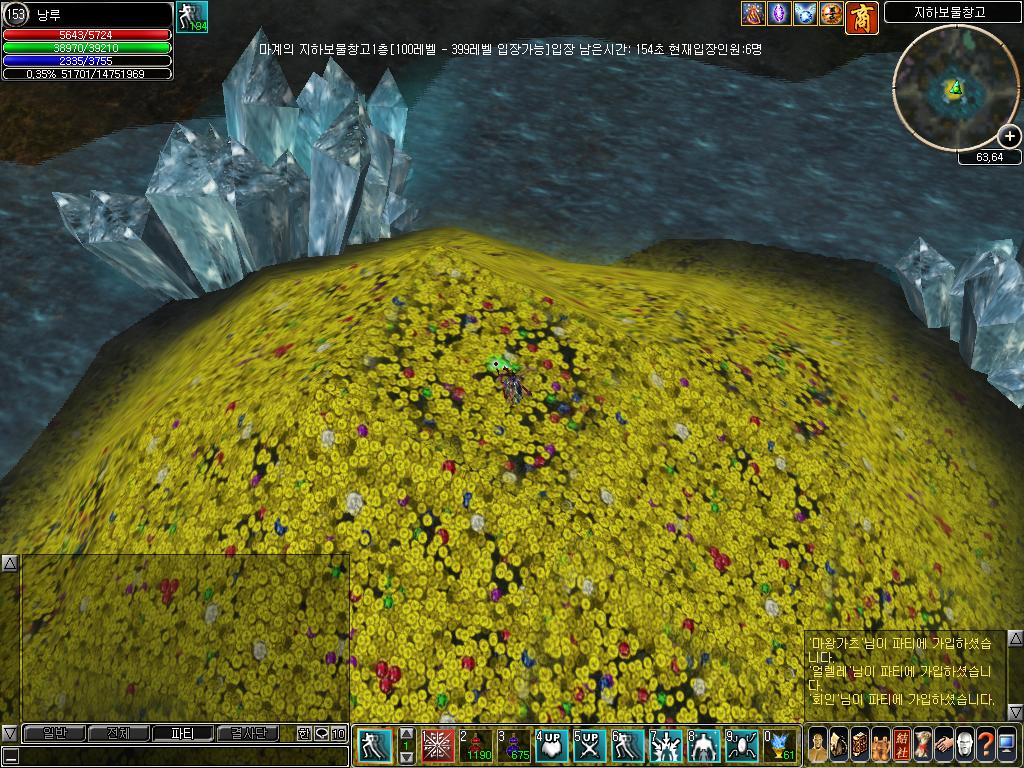1024x768 pixels.
Task: Click the speech bubble chat button
Action: point(321,733)
